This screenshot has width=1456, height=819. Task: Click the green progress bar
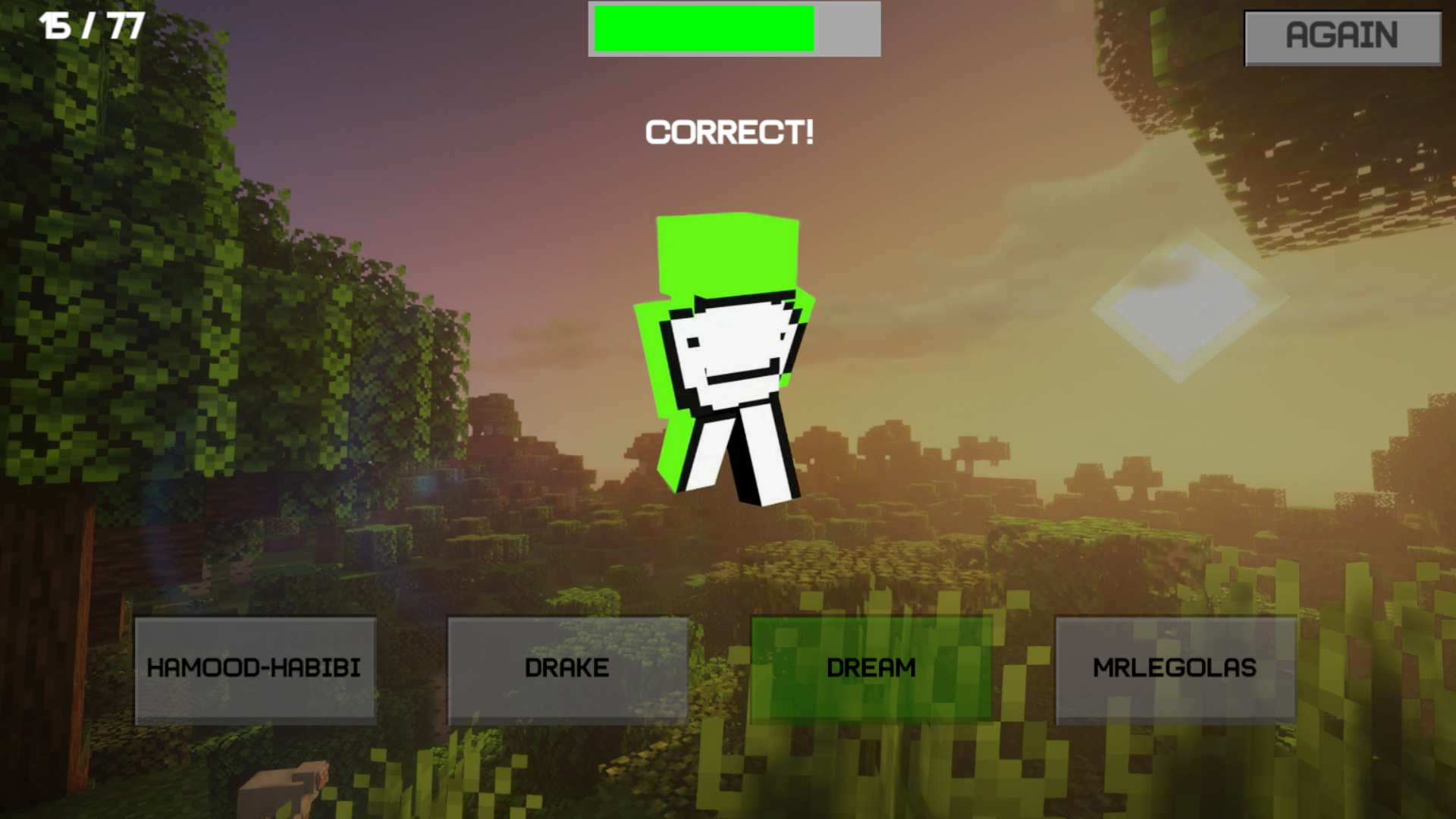click(705, 28)
